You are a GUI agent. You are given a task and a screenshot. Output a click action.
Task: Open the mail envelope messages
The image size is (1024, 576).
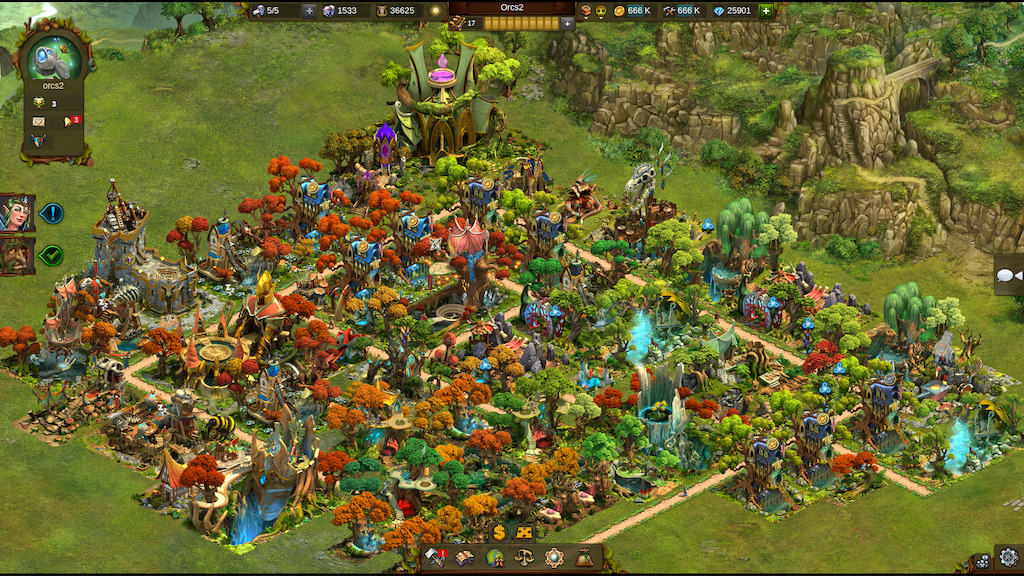[x=39, y=122]
